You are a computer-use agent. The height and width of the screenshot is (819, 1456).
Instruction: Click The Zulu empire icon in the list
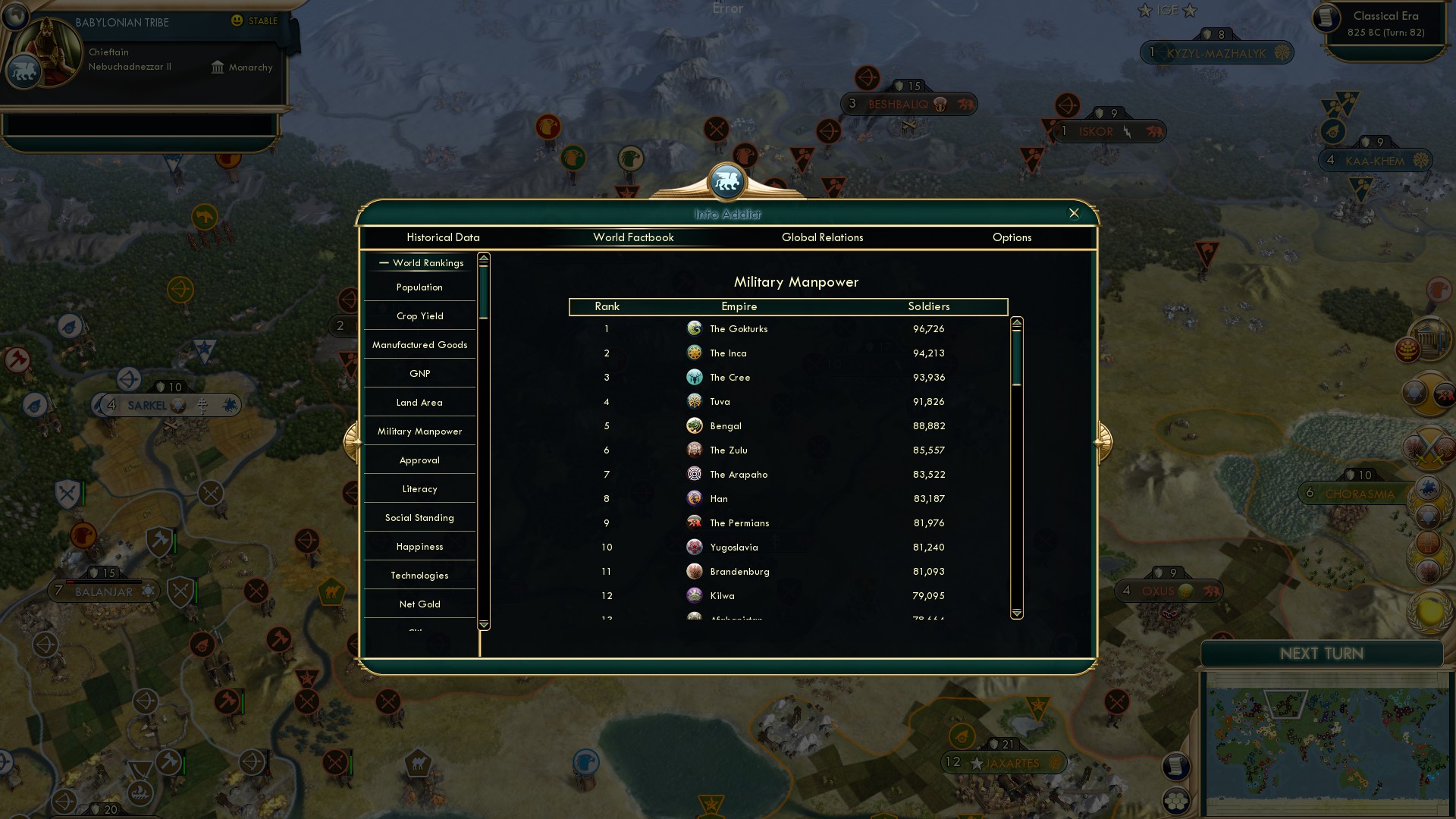[695, 450]
